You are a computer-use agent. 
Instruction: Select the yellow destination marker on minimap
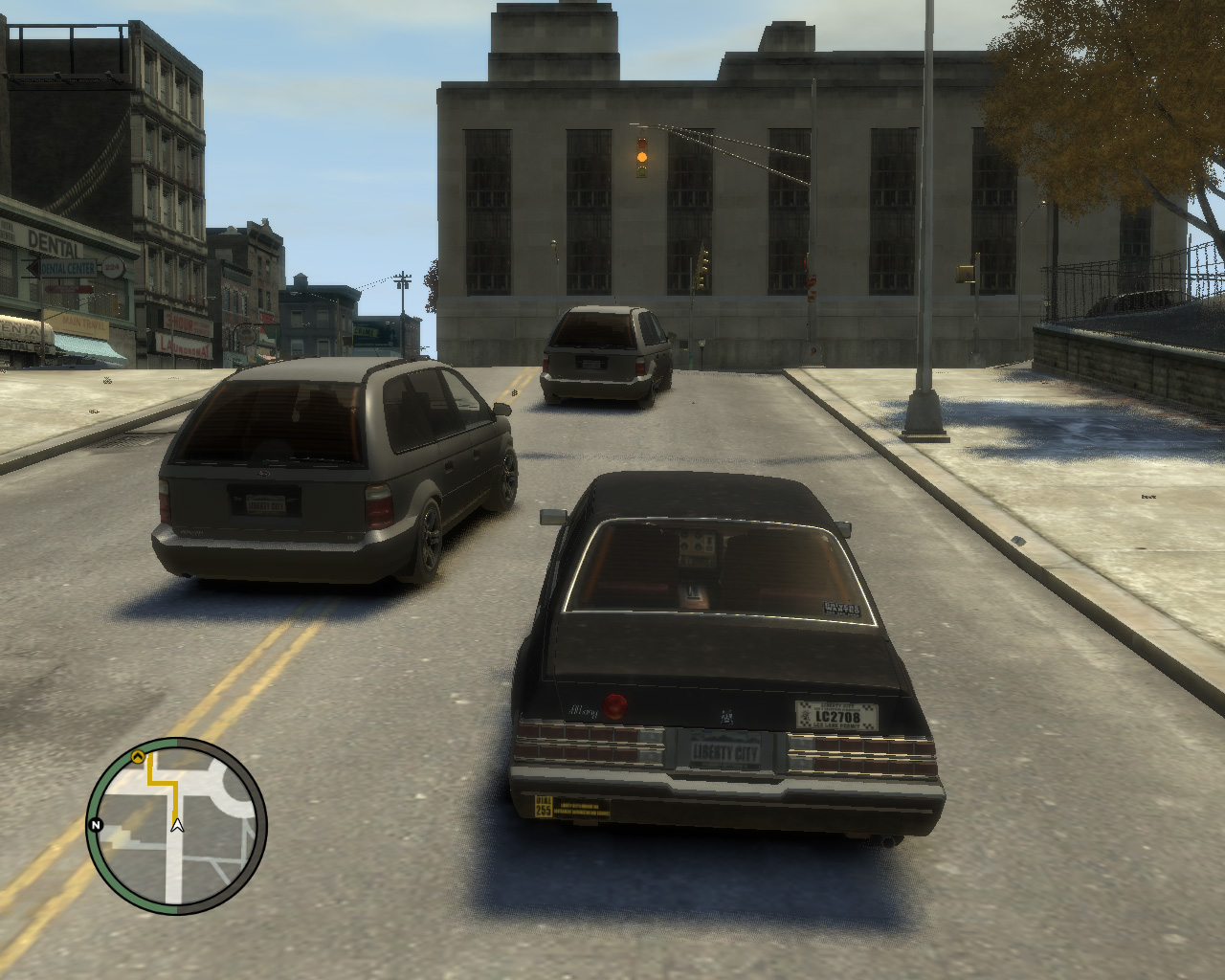pyautogui.click(x=138, y=757)
